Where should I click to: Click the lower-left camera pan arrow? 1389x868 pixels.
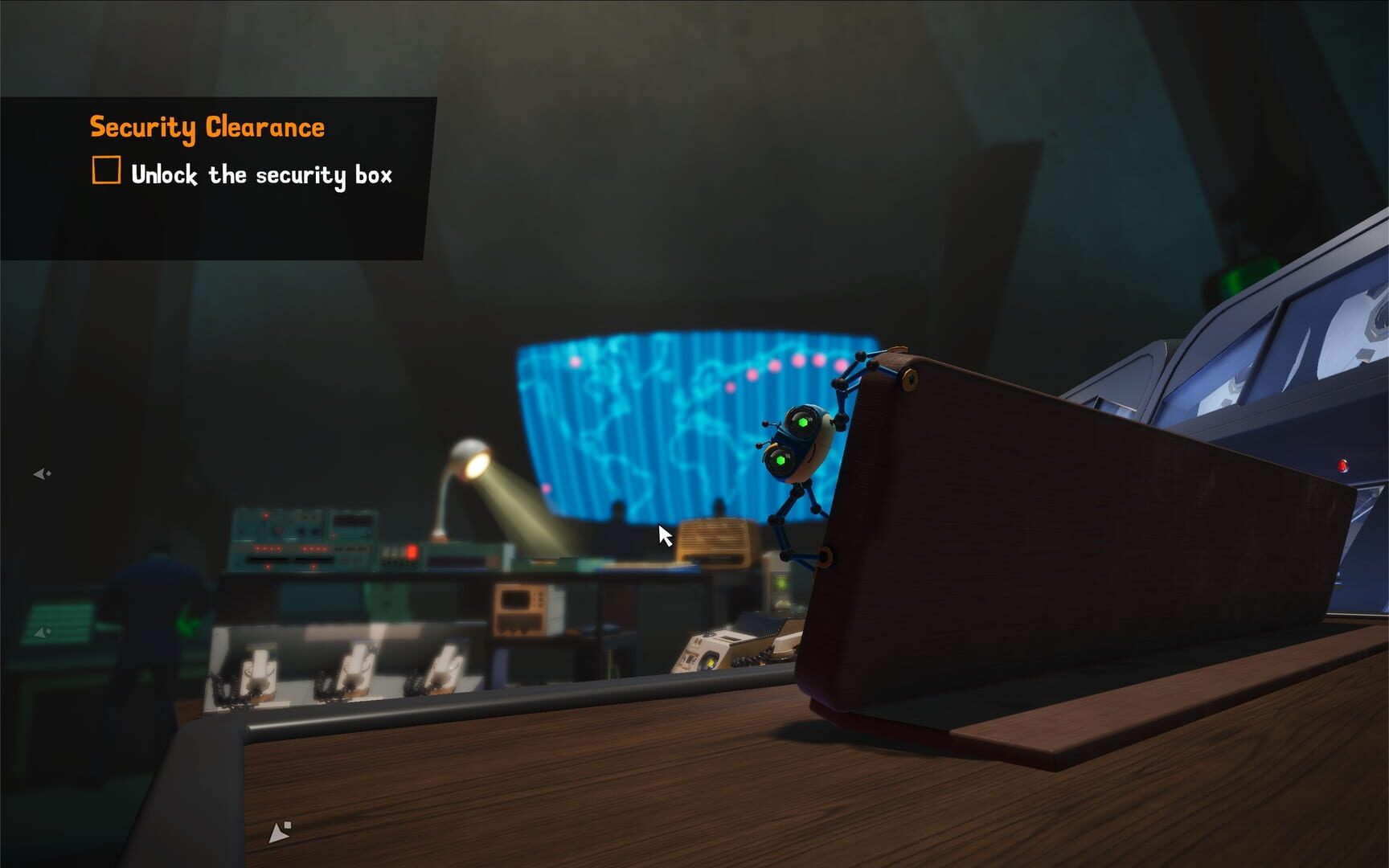(40, 632)
